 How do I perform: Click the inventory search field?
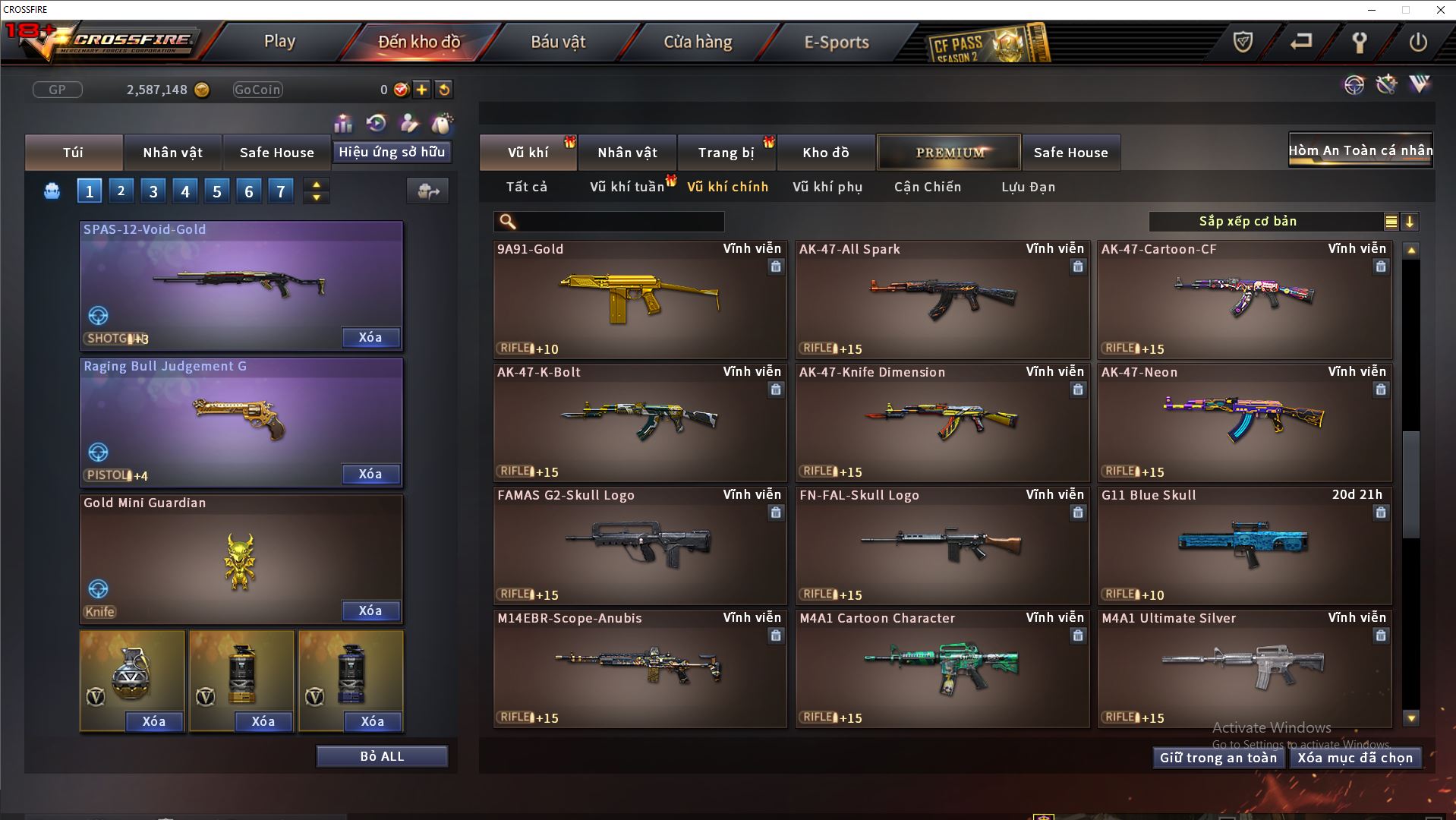(619, 222)
